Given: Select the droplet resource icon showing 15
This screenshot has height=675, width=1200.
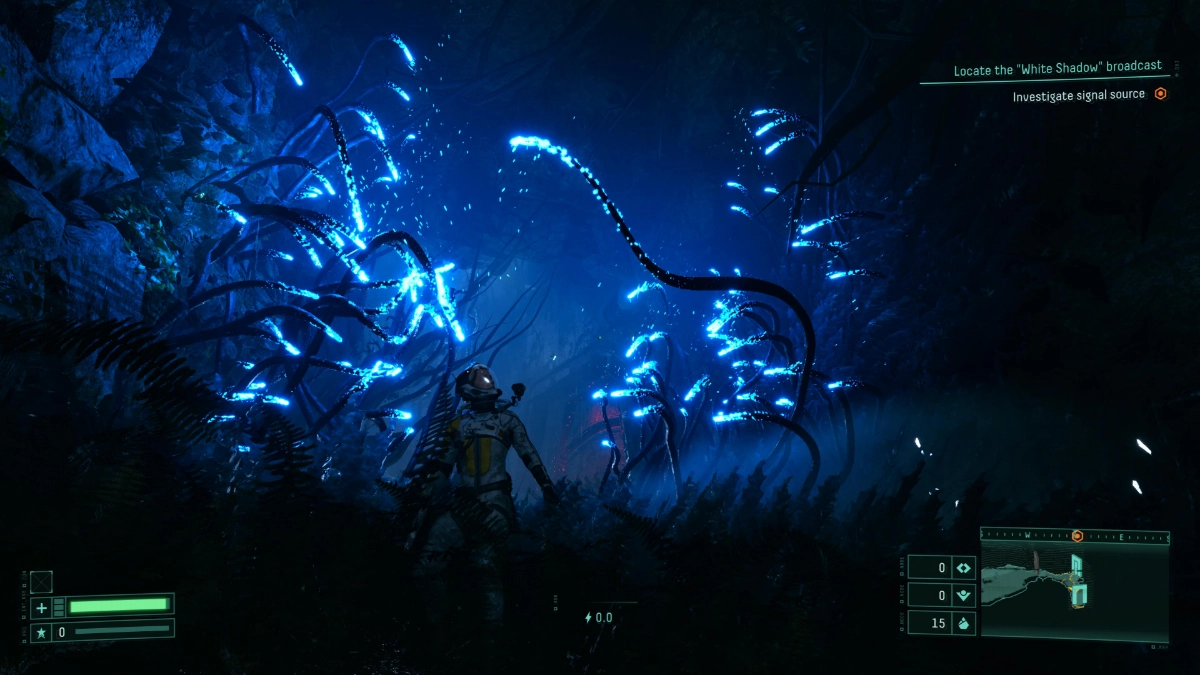Looking at the screenshot, I should (964, 623).
